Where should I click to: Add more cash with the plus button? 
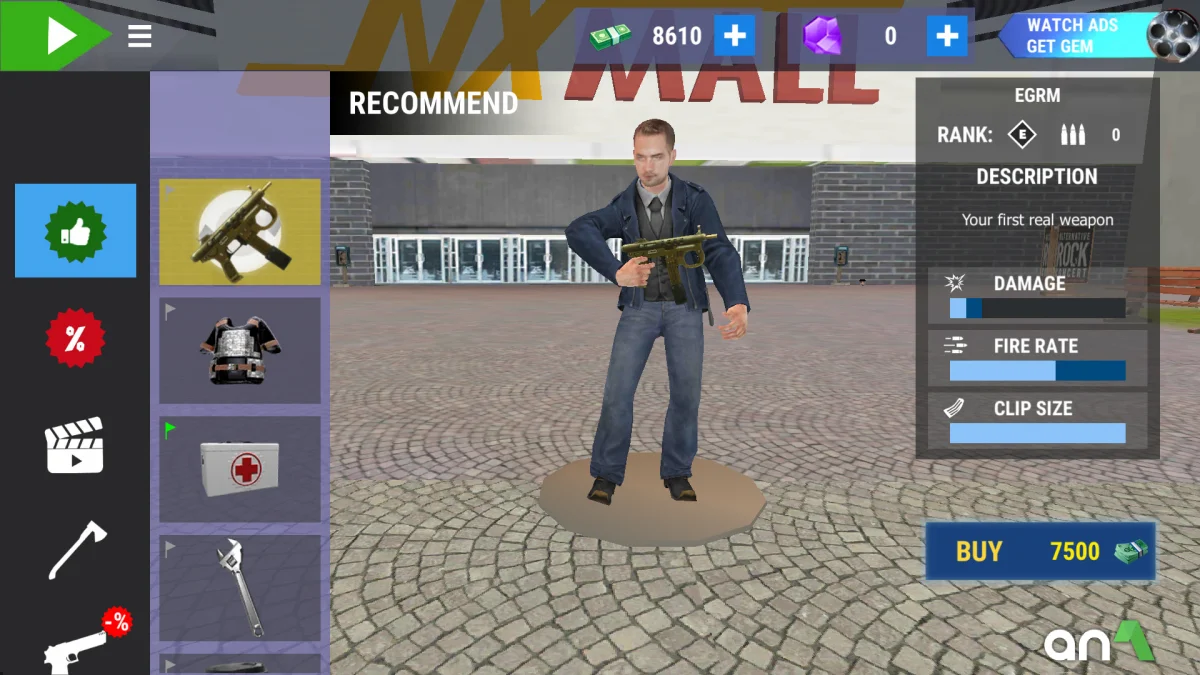click(x=735, y=37)
